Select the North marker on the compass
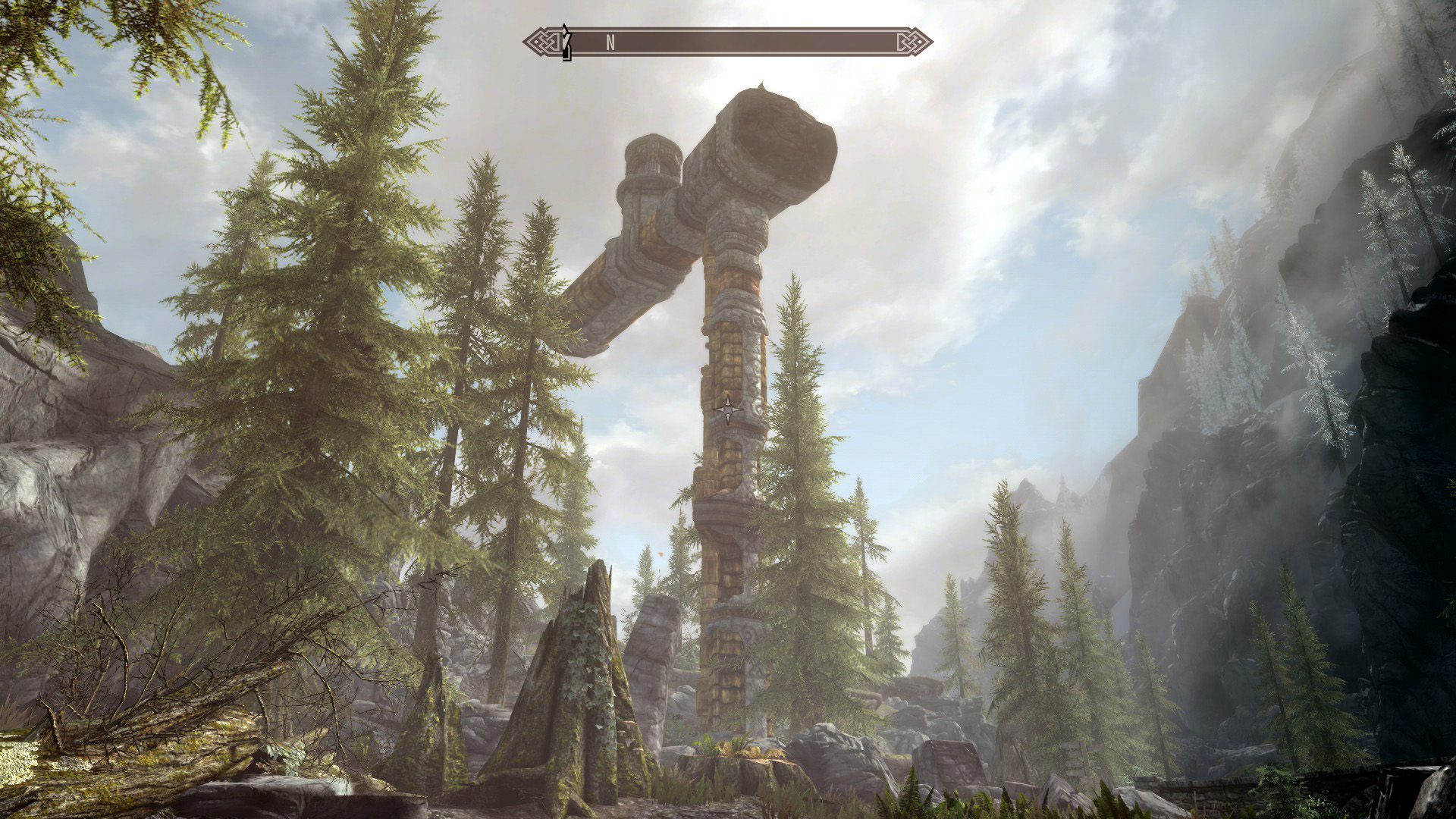 pyautogui.click(x=610, y=43)
